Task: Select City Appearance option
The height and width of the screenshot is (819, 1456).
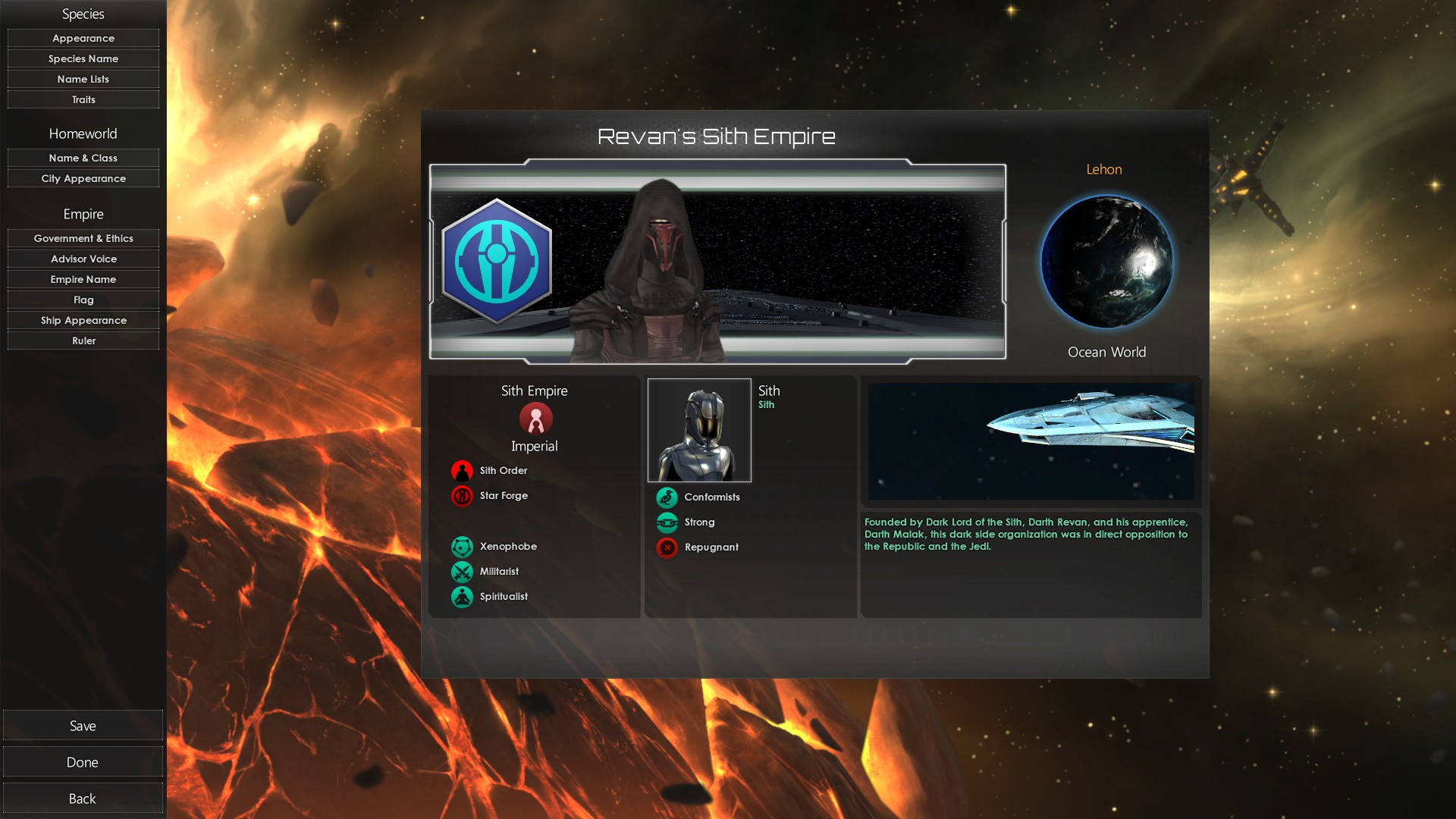Action: (x=83, y=178)
